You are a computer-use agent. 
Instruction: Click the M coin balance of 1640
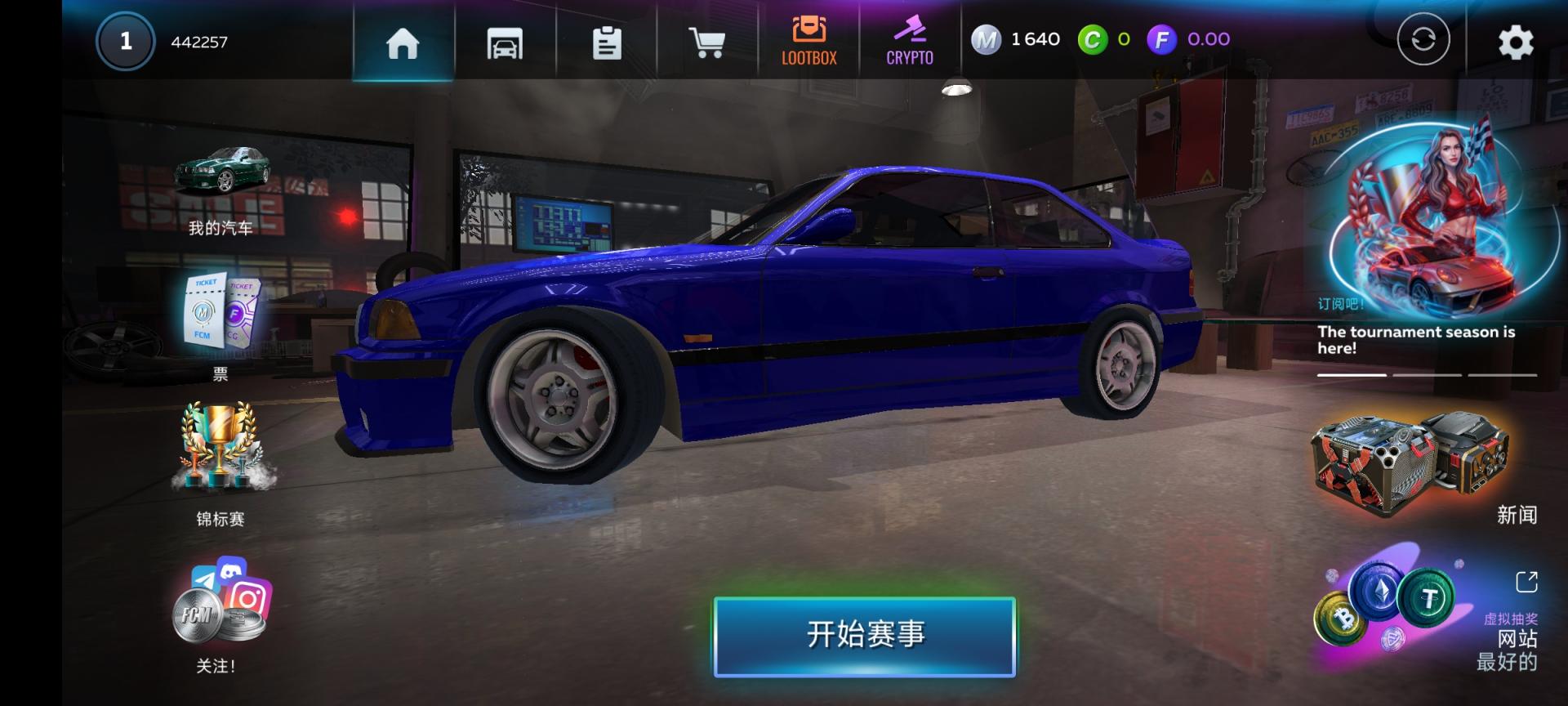pyautogui.click(x=1013, y=38)
